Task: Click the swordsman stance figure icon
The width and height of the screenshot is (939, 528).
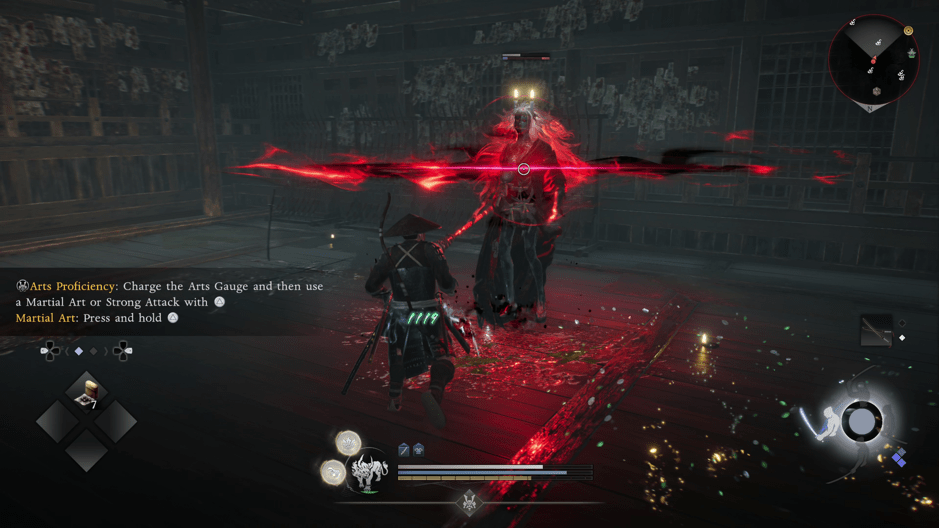Action: click(817, 423)
